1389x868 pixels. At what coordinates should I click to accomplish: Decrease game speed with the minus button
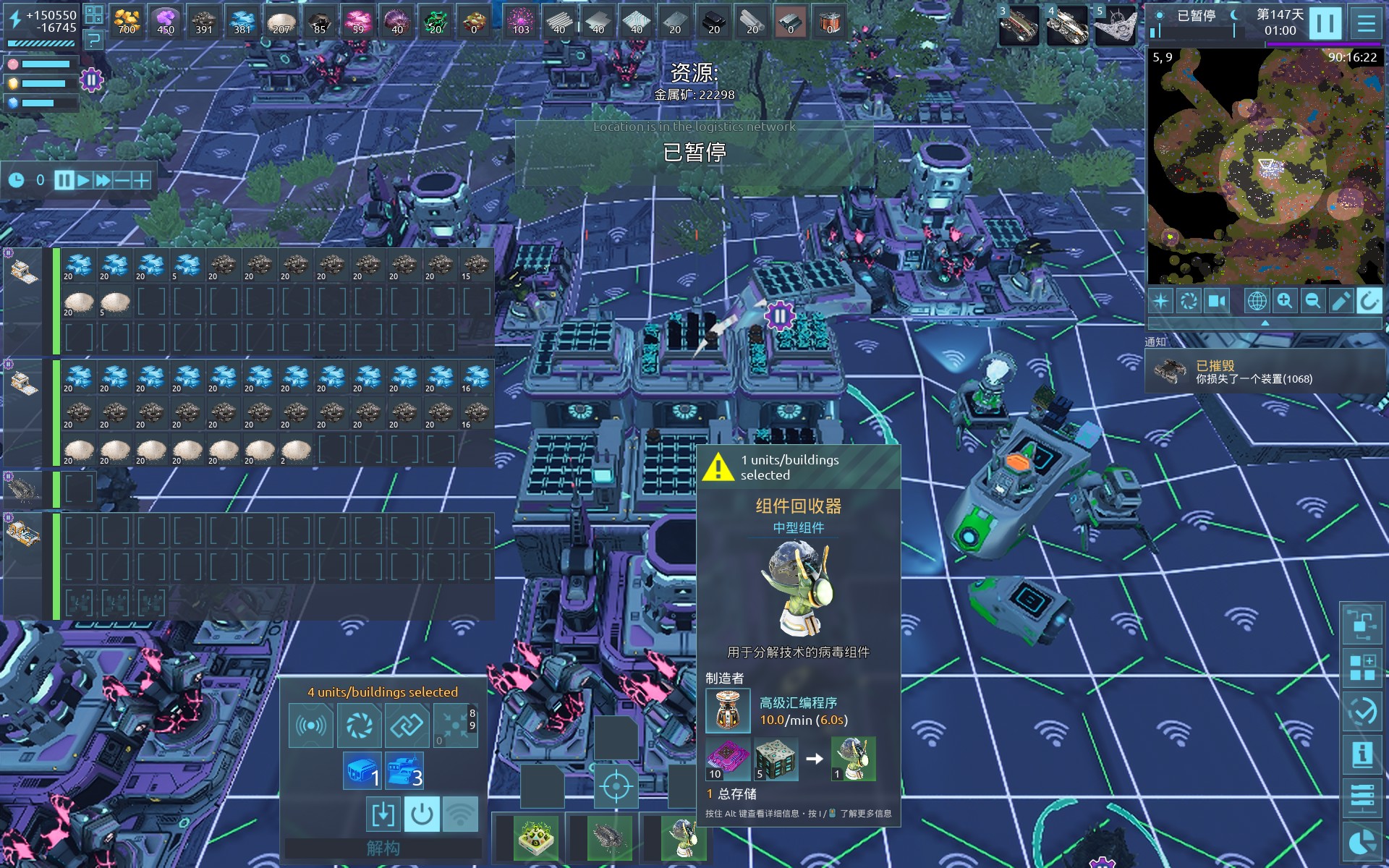coord(122,180)
